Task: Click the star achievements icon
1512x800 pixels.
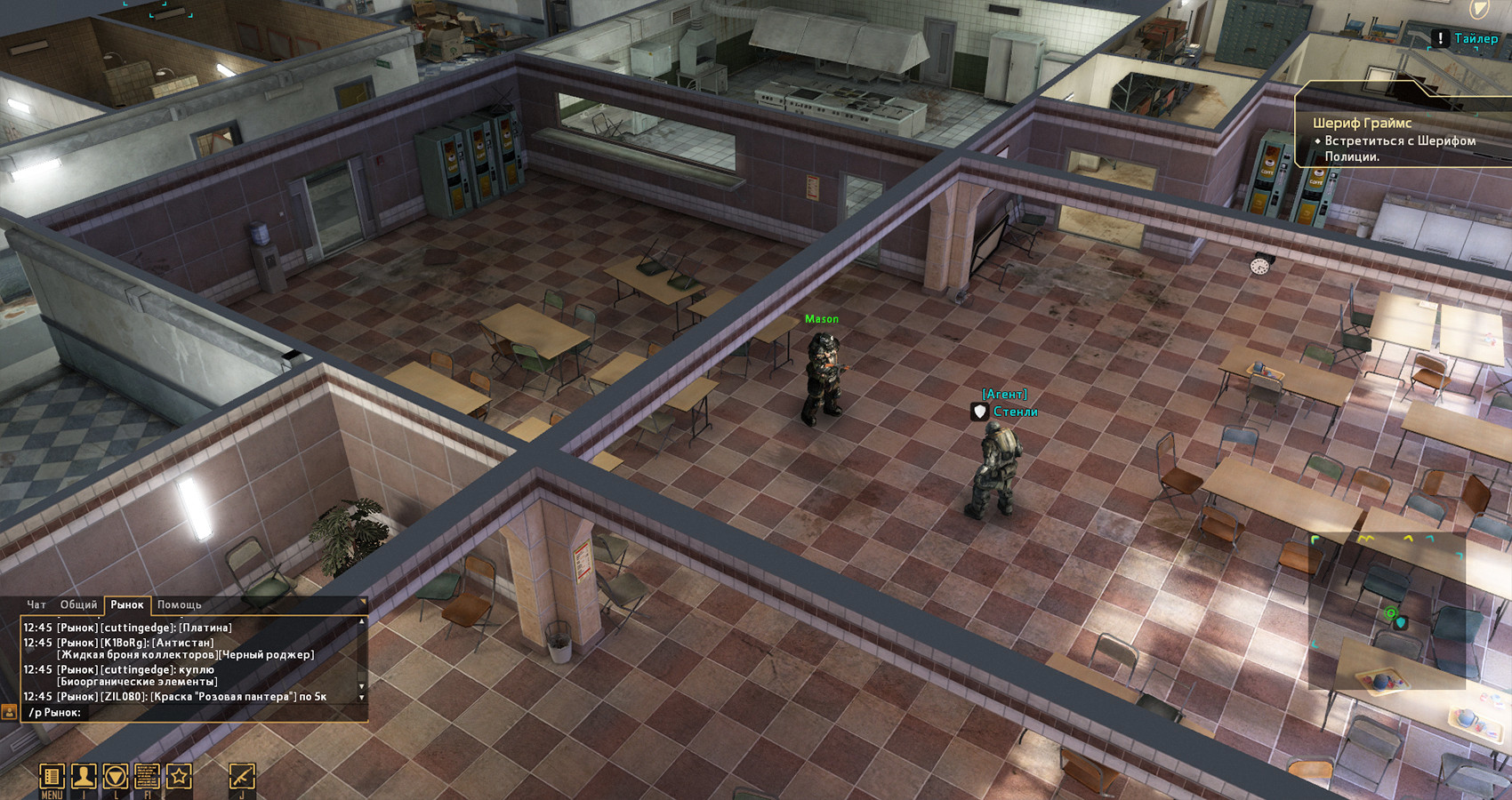Action: point(180,776)
